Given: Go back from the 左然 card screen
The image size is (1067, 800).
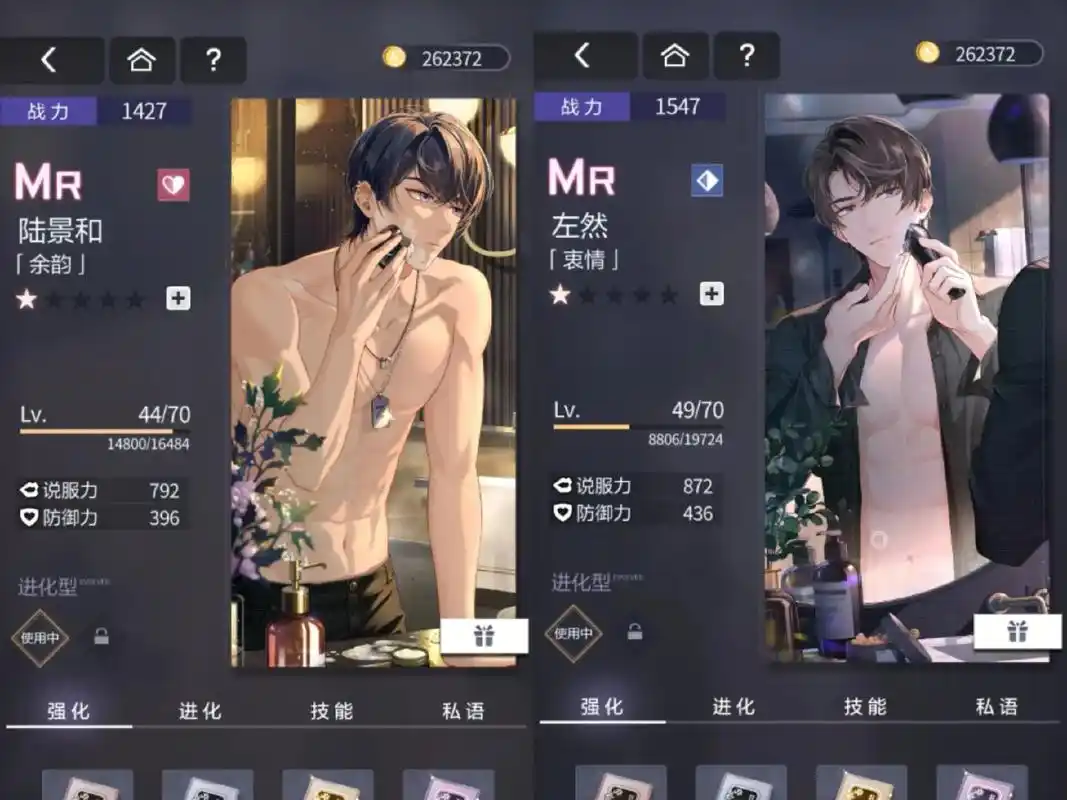Looking at the screenshot, I should 583,56.
